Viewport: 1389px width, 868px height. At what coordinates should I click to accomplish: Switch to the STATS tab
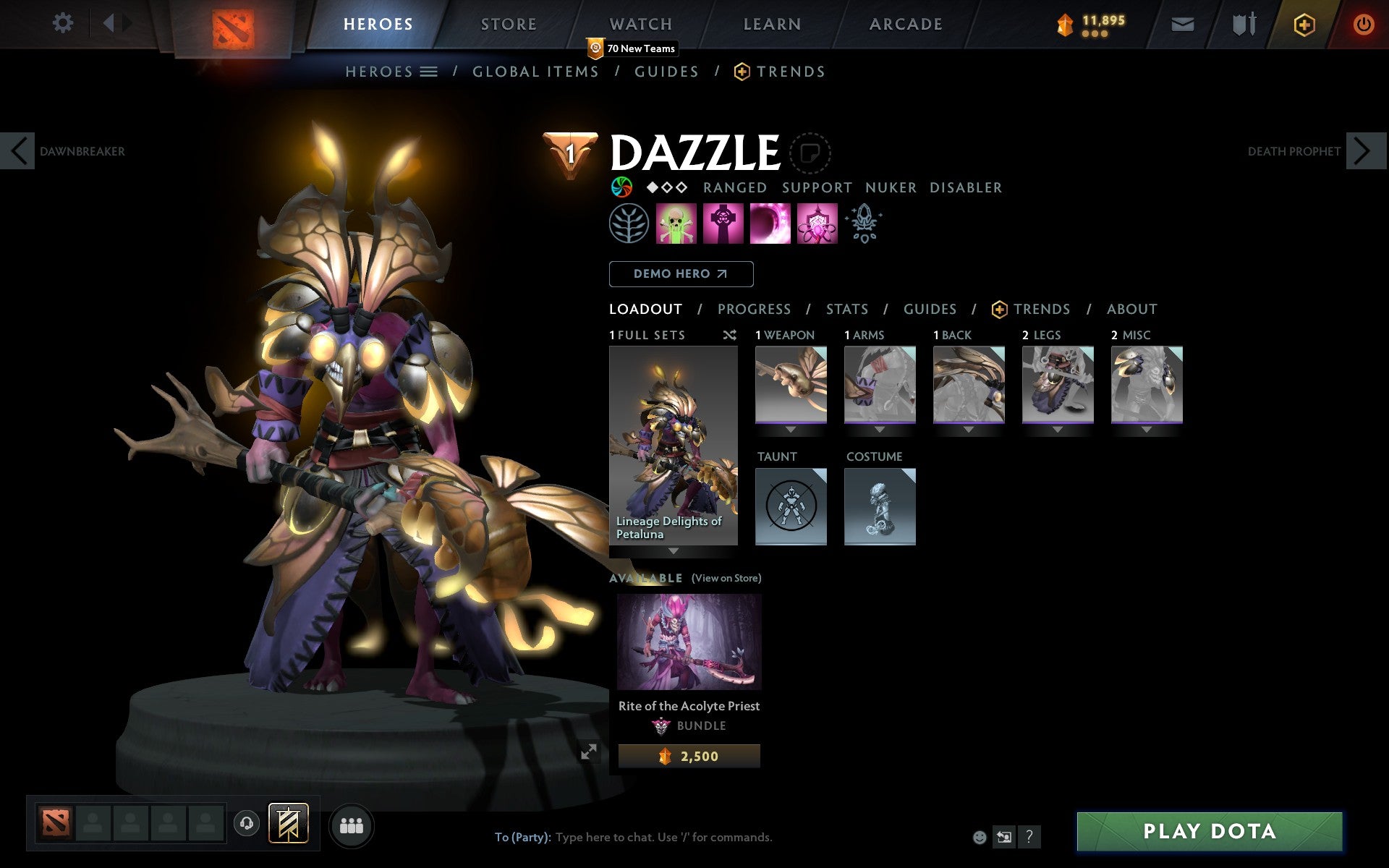846,309
